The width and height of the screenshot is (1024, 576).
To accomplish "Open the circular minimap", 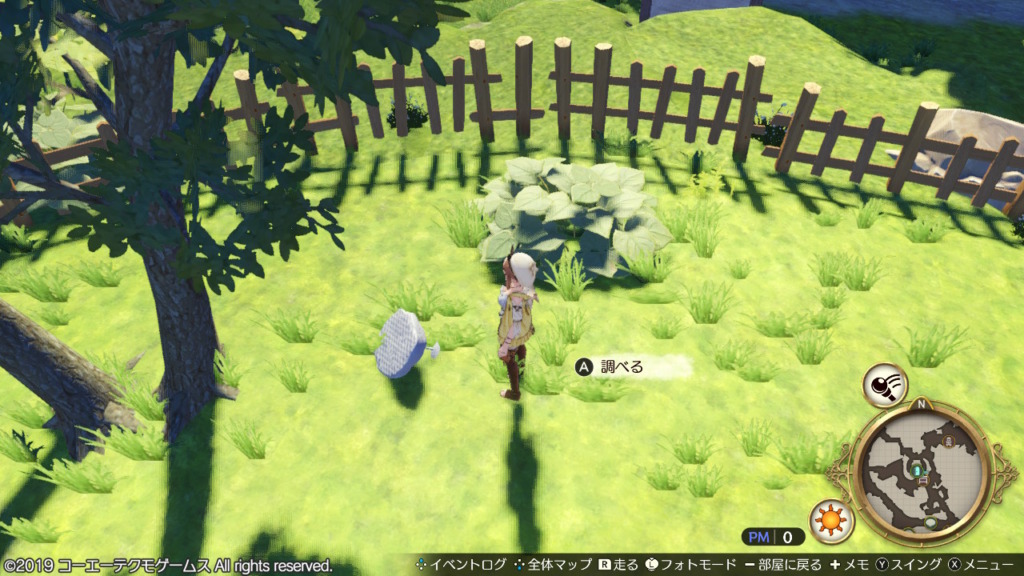I will click(x=921, y=471).
